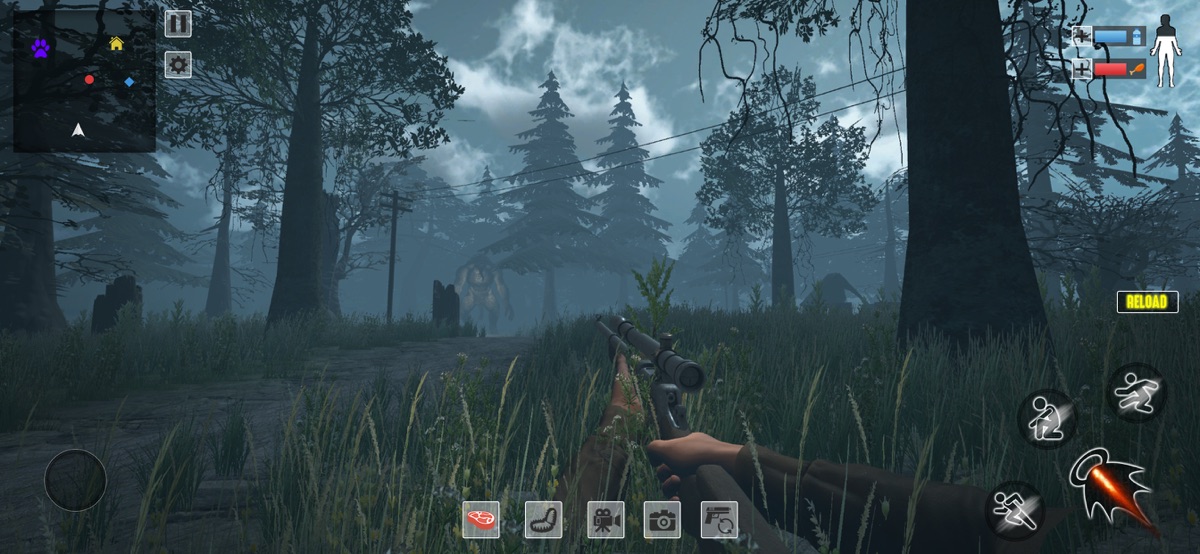Screen dimensions: 1200x554
Task: Select the video camera item
Action: [605, 519]
